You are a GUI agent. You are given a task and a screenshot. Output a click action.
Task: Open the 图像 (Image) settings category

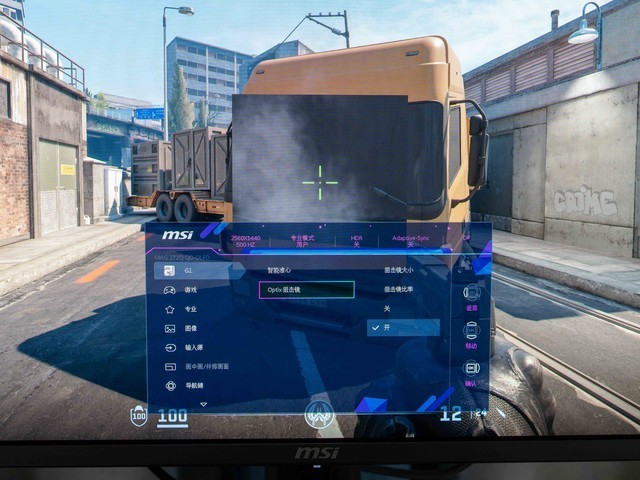[x=190, y=328]
